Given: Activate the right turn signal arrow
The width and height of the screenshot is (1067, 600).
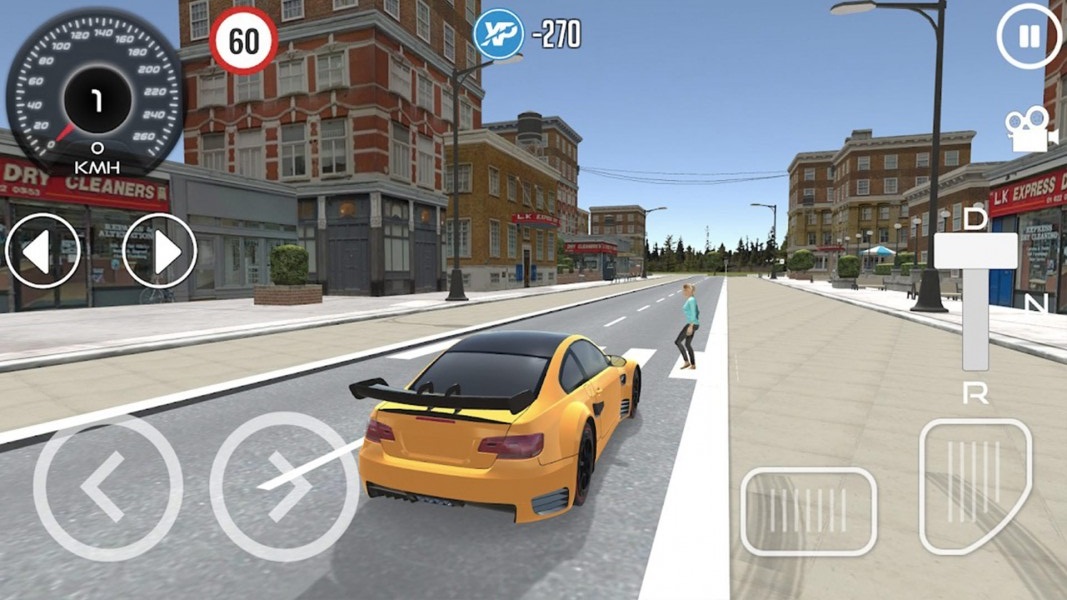Looking at the screenshot, I should click(x=160, y=251).
